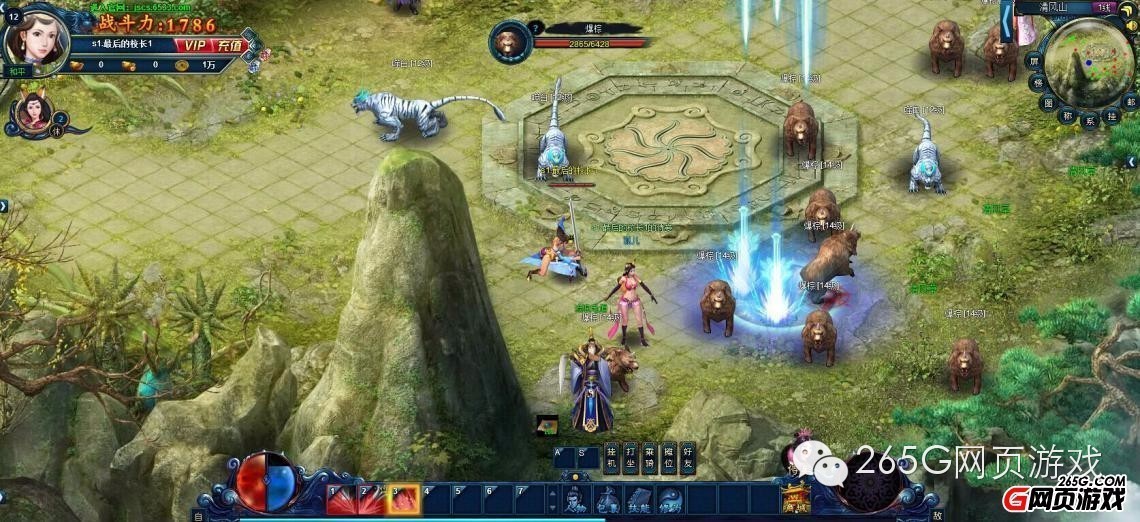Open the 好友 friends list
Viewport: 1140px width, 522px height.
point(688,458)
